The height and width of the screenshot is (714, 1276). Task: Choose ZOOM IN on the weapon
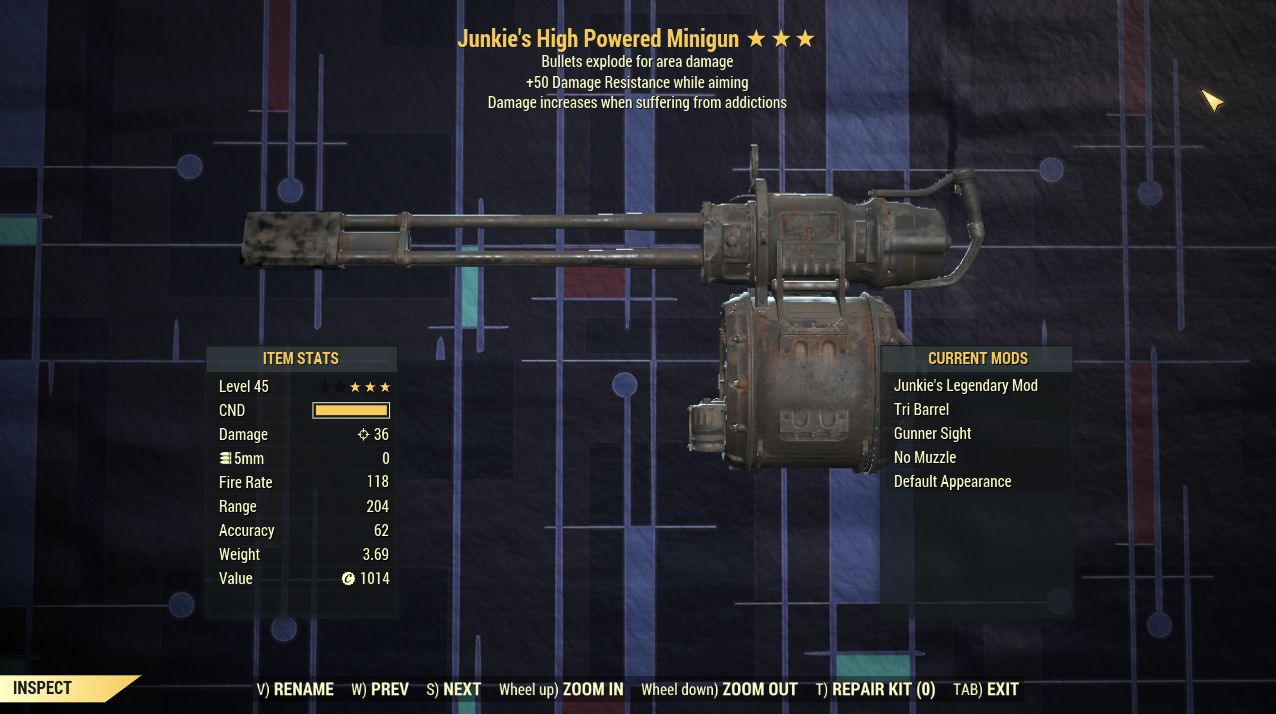[x=561, y=689]
